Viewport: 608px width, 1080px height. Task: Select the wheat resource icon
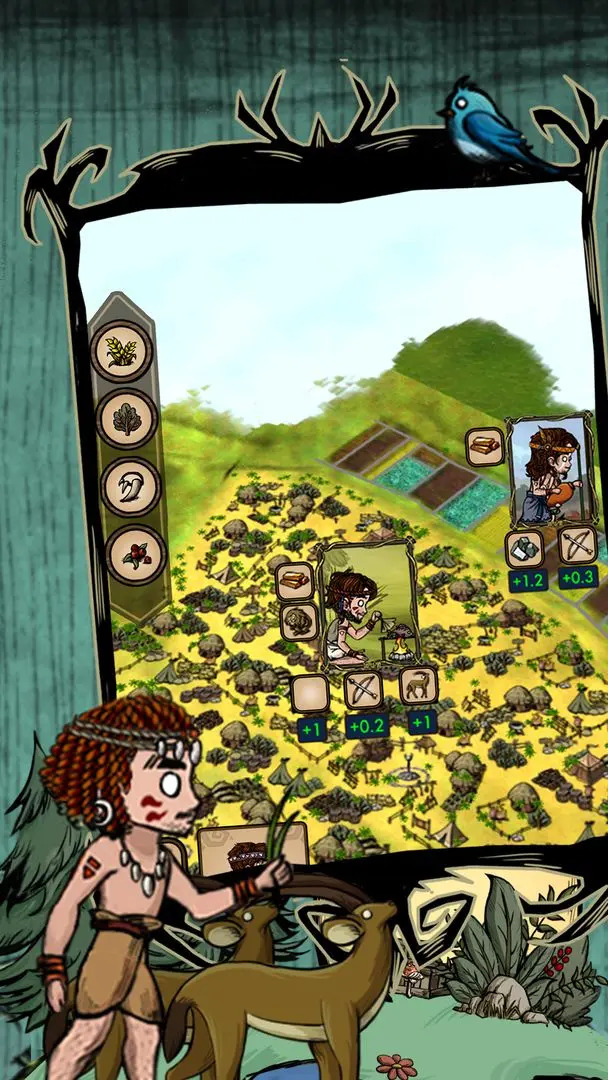122,351
